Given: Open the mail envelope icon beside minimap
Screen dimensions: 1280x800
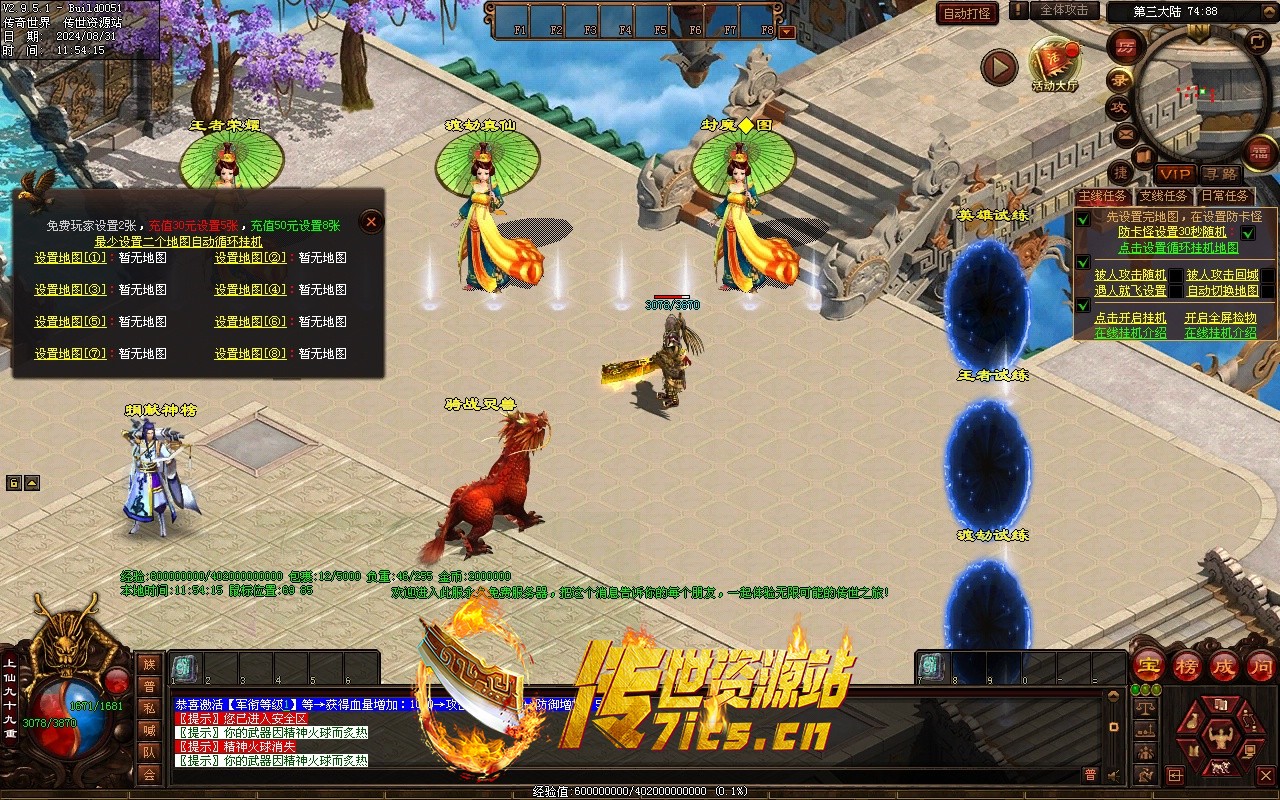Looking at the screenshot, I should coord(1125,133).
